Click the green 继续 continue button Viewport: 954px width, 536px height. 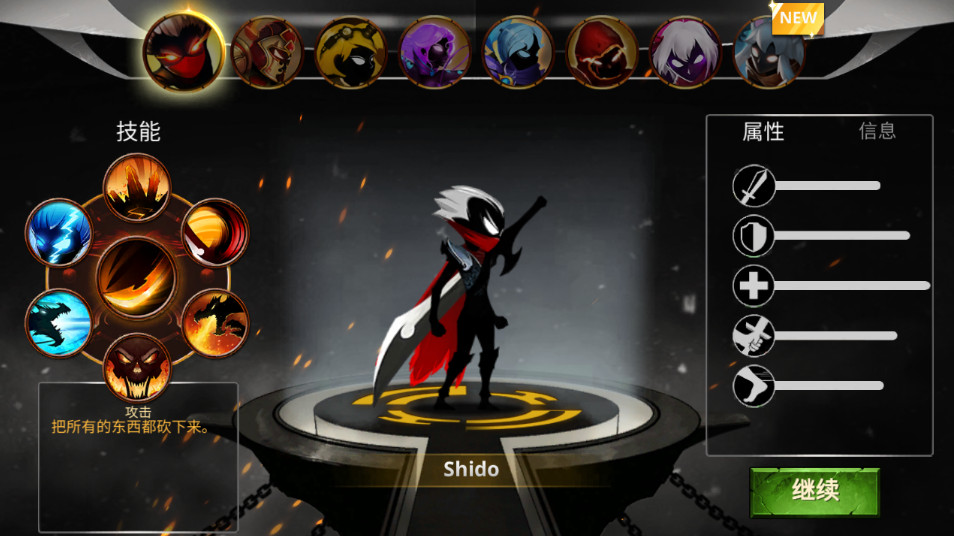[x=815, y=492]
